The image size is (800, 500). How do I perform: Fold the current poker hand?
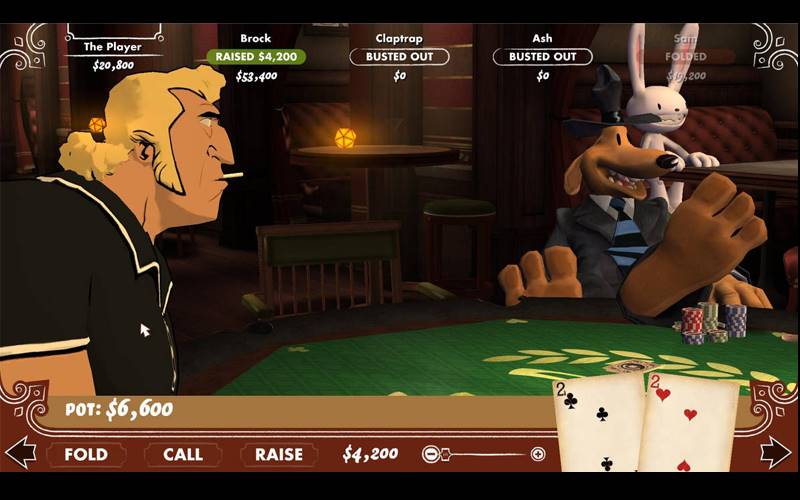point(86,454)
